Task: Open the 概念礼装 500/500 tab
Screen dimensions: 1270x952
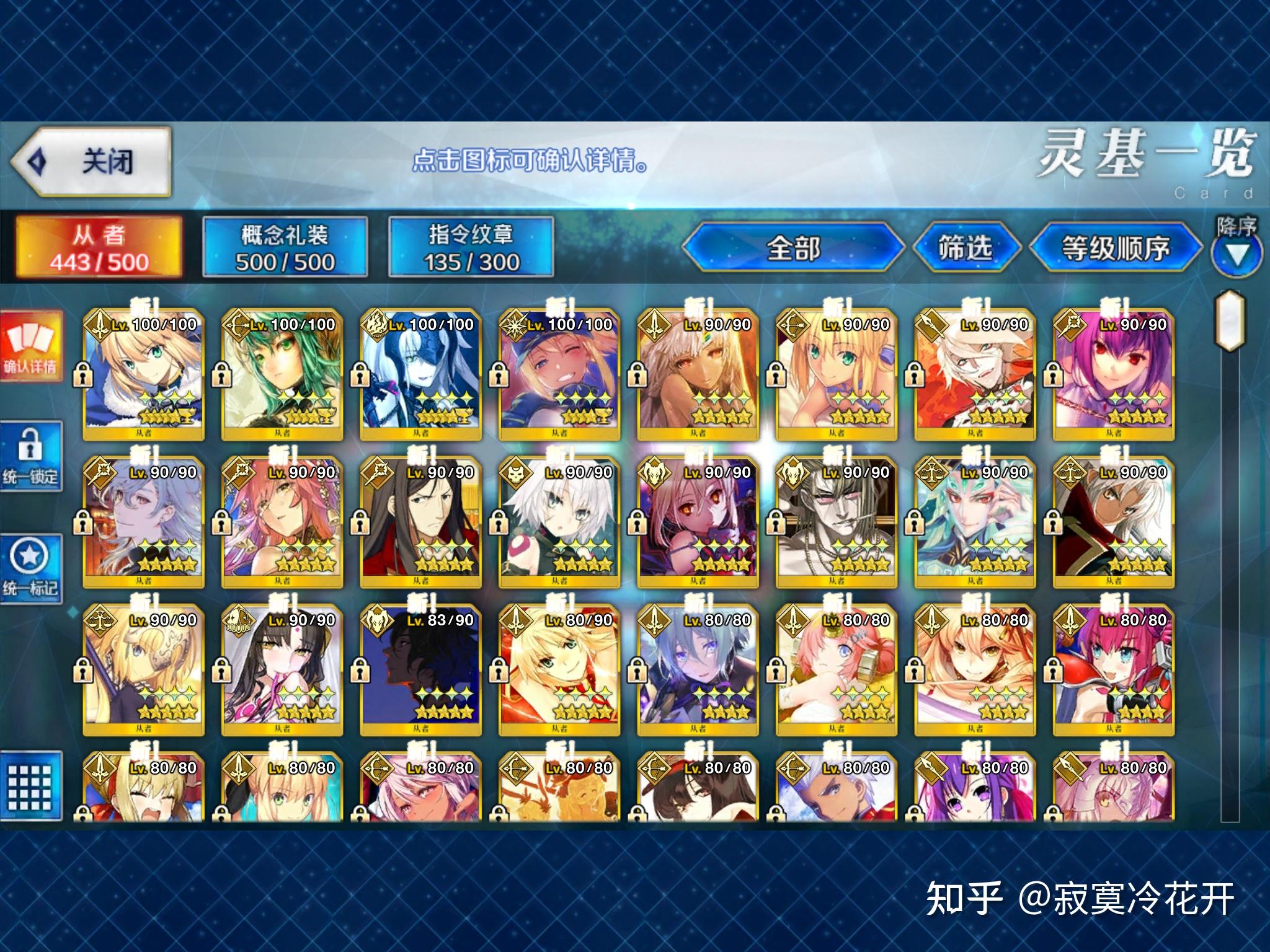Action: tap(285, 248)
